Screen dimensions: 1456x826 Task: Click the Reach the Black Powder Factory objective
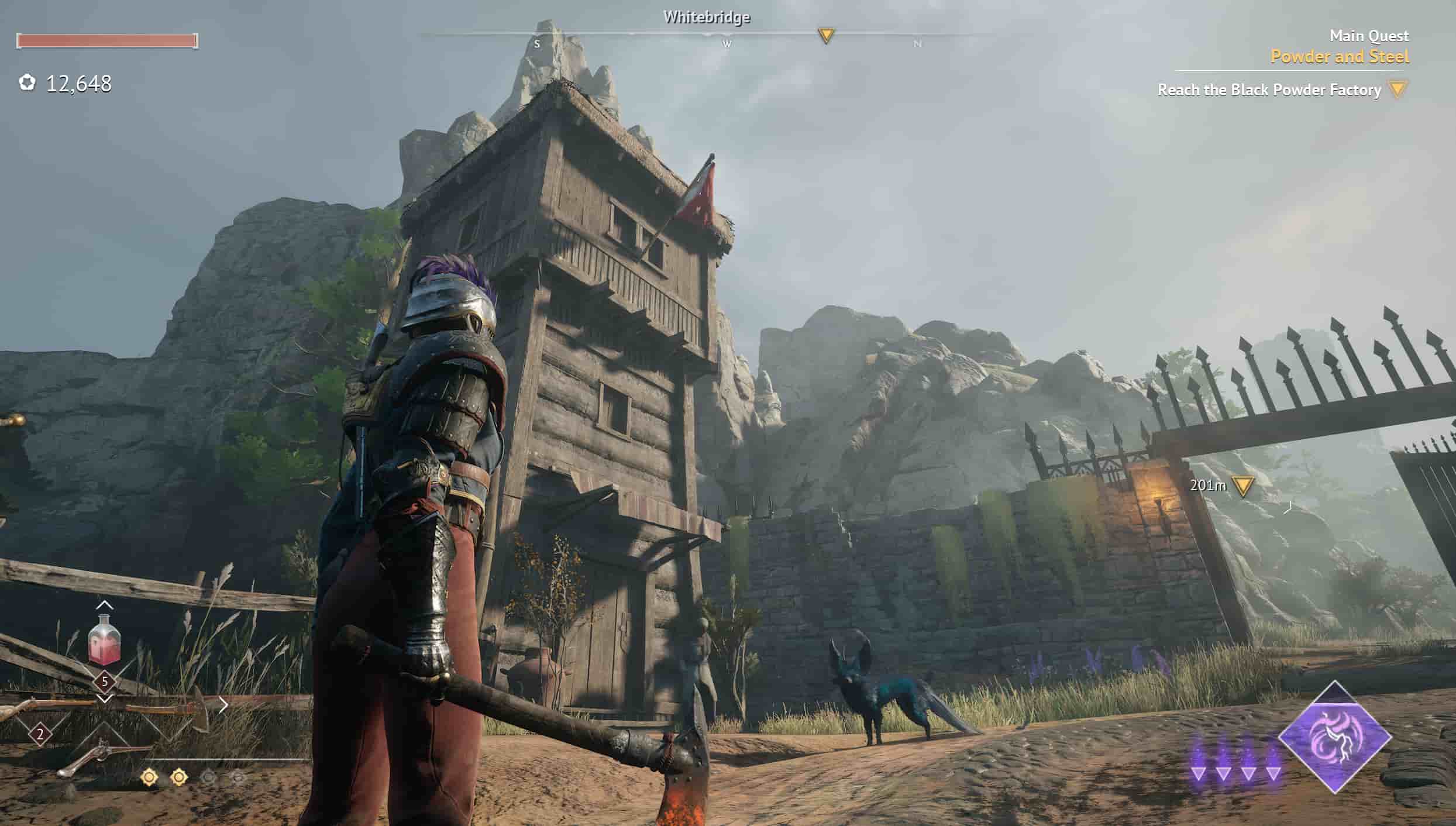coord(1269,90)
